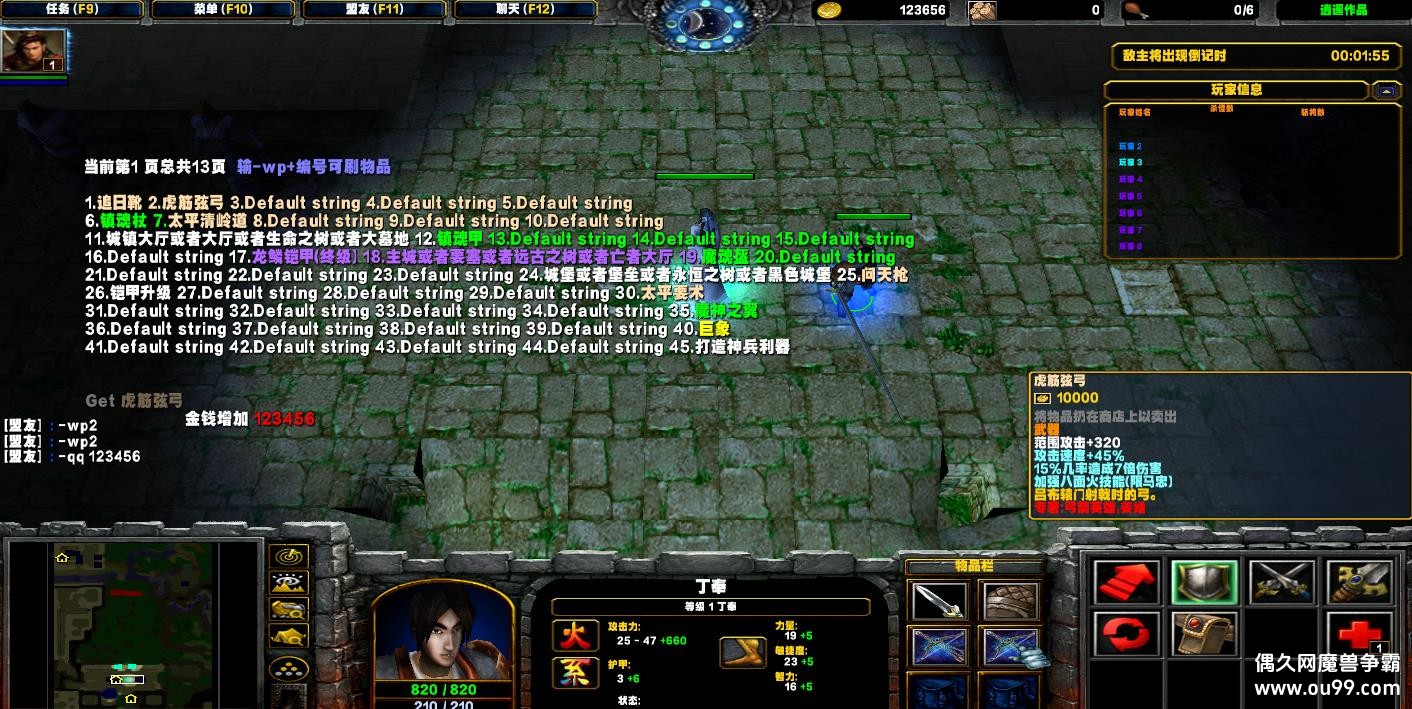
Task: Open the 盟友 (F11) allies menu
Action: pos(374,10)
